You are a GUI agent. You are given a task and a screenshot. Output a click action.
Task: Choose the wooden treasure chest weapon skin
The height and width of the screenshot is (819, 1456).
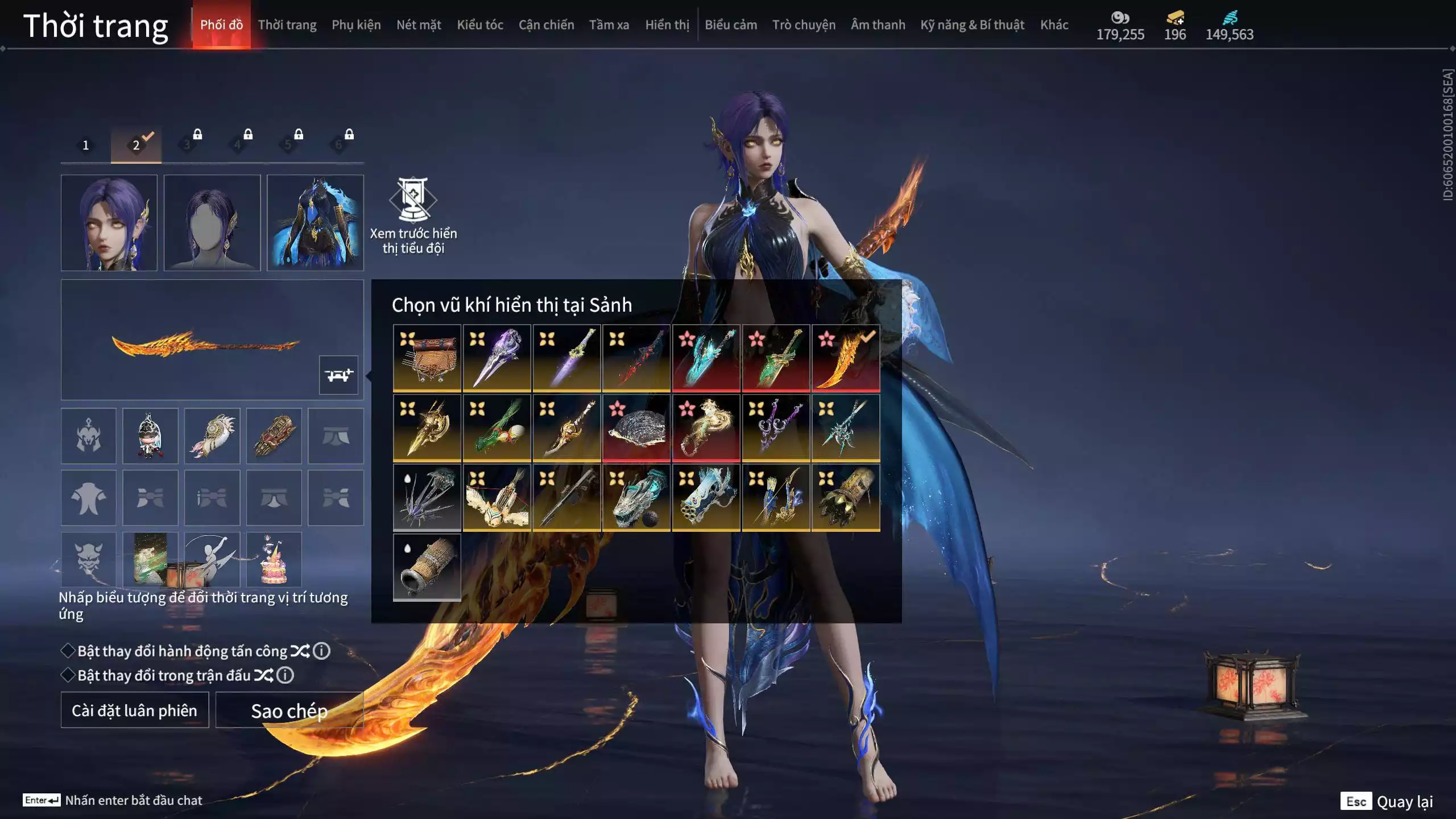point(427,358)
